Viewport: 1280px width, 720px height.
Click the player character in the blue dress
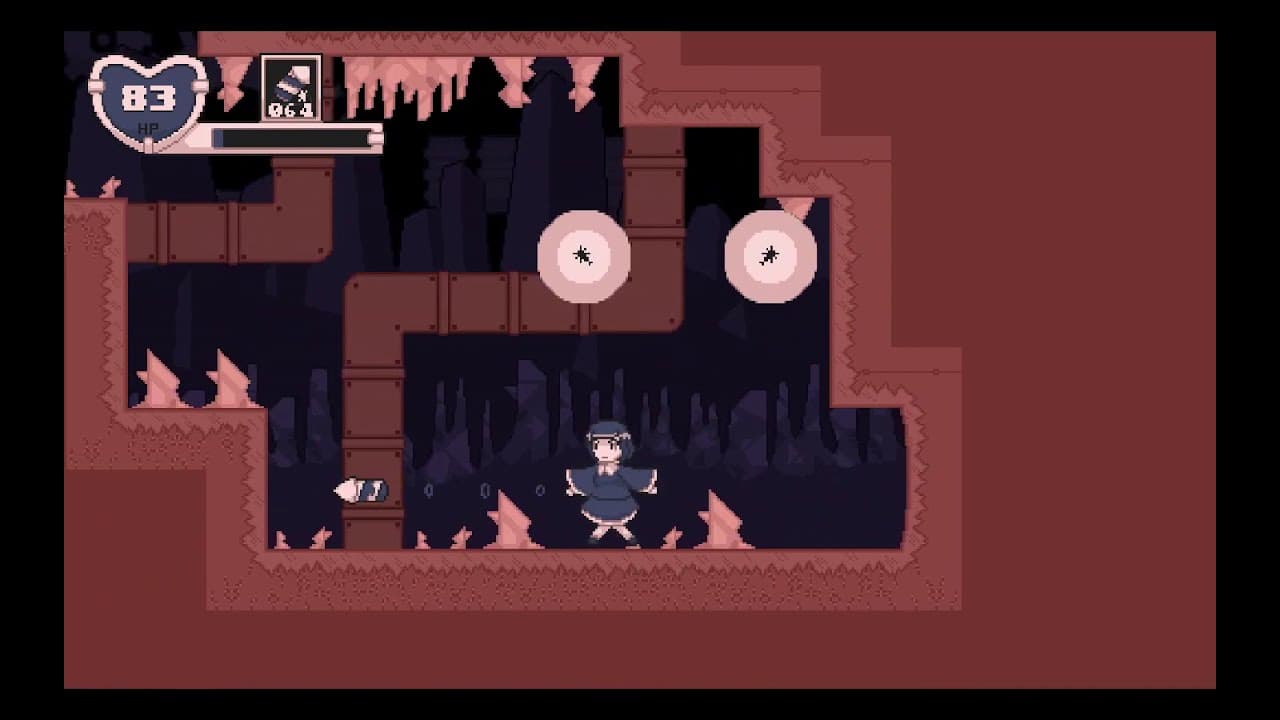click(x=613, y=480)
